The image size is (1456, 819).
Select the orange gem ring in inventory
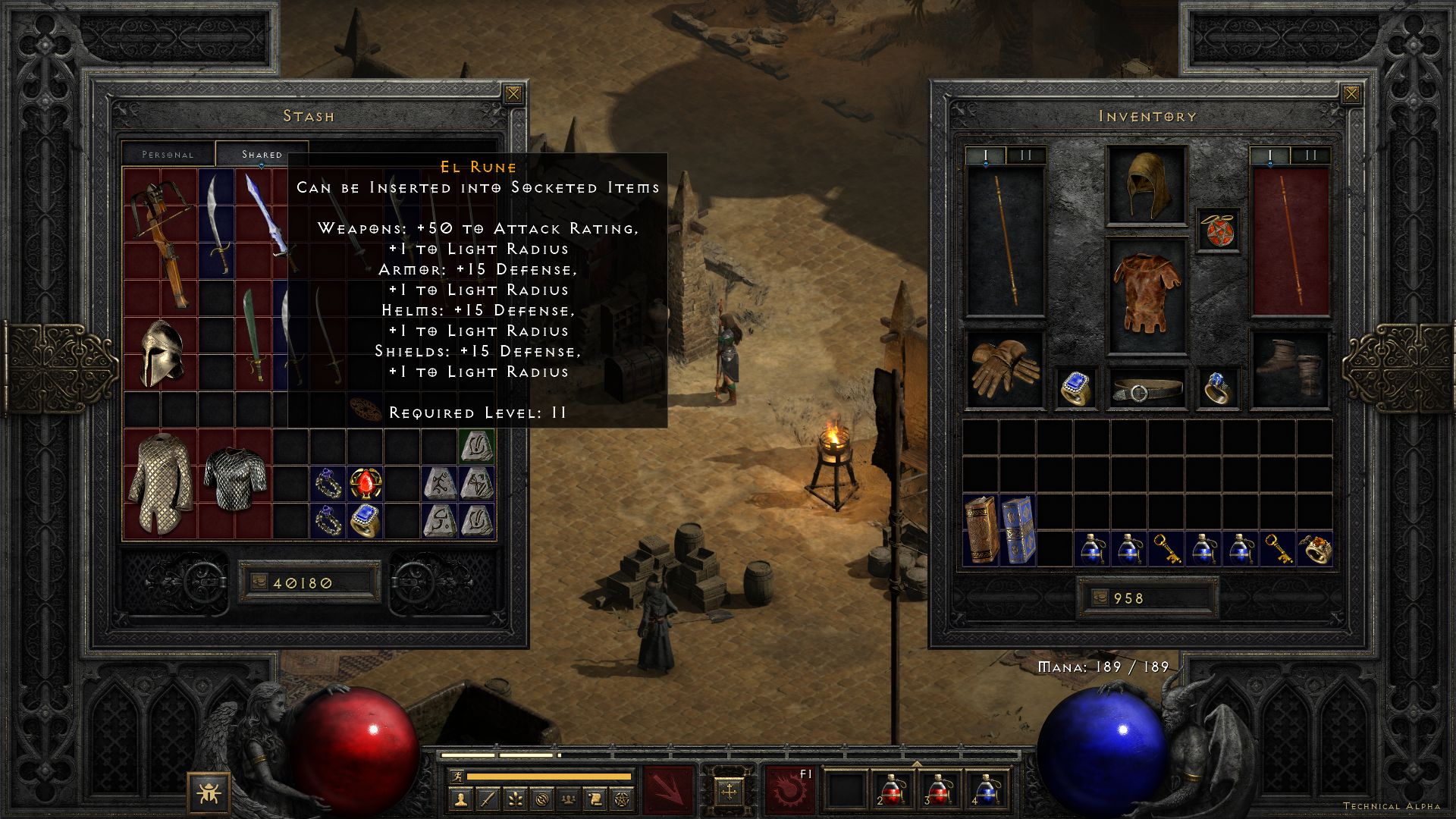click(1314, 548)
